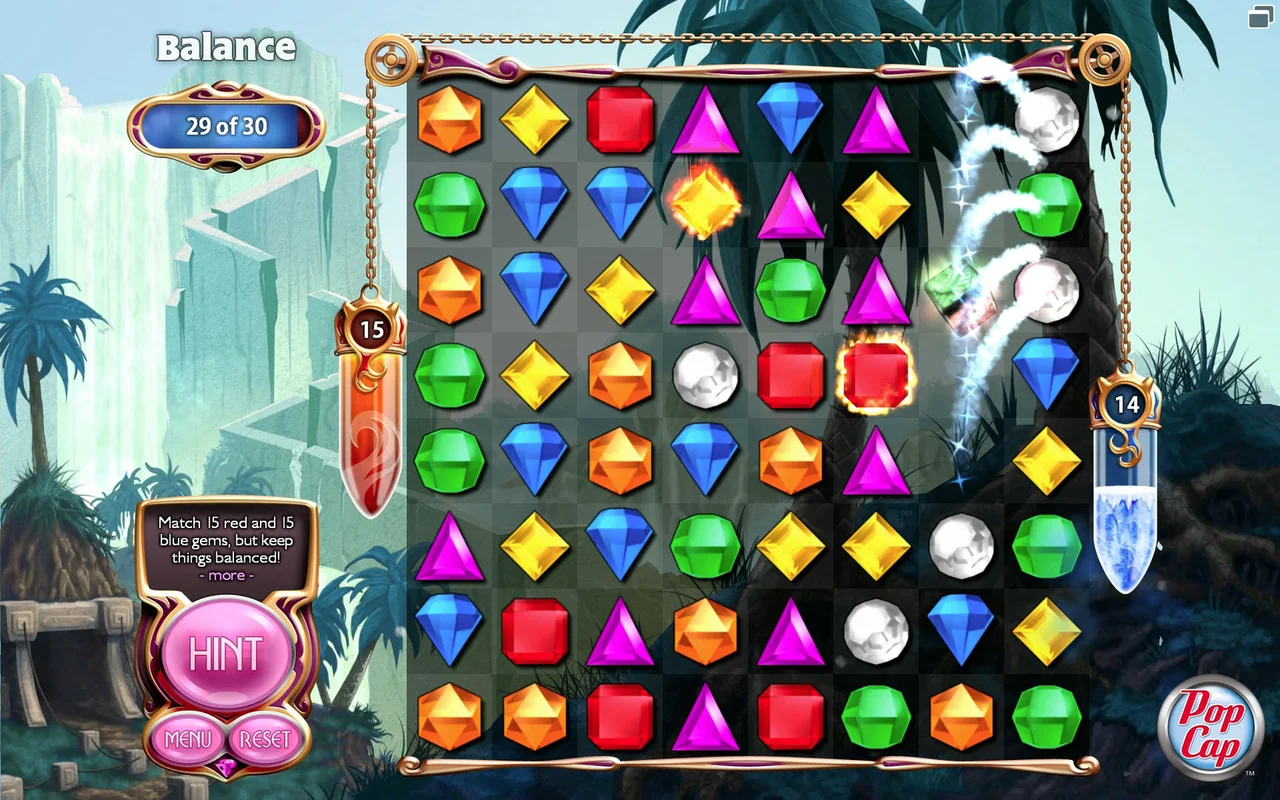Click an orange hexagon gem
The height and width of the screenshot is (800, 1280).
[x=449, y=120]
